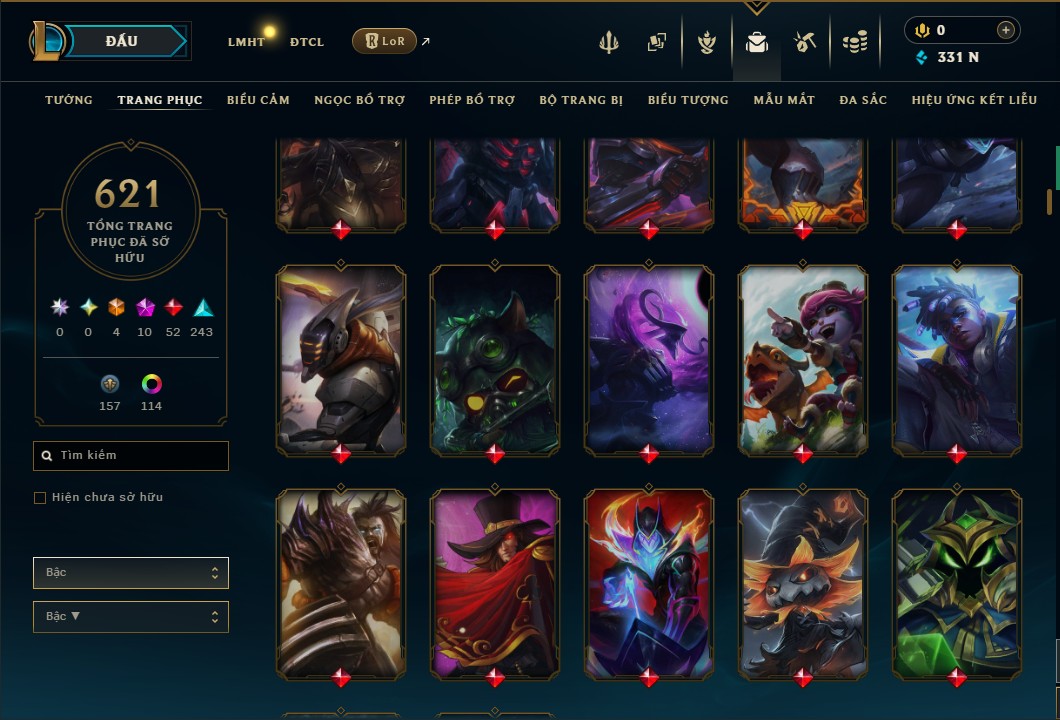Screen dimensions: 1060x720
Task: Select the skin card with the red top hat
Action: [495, 580]
